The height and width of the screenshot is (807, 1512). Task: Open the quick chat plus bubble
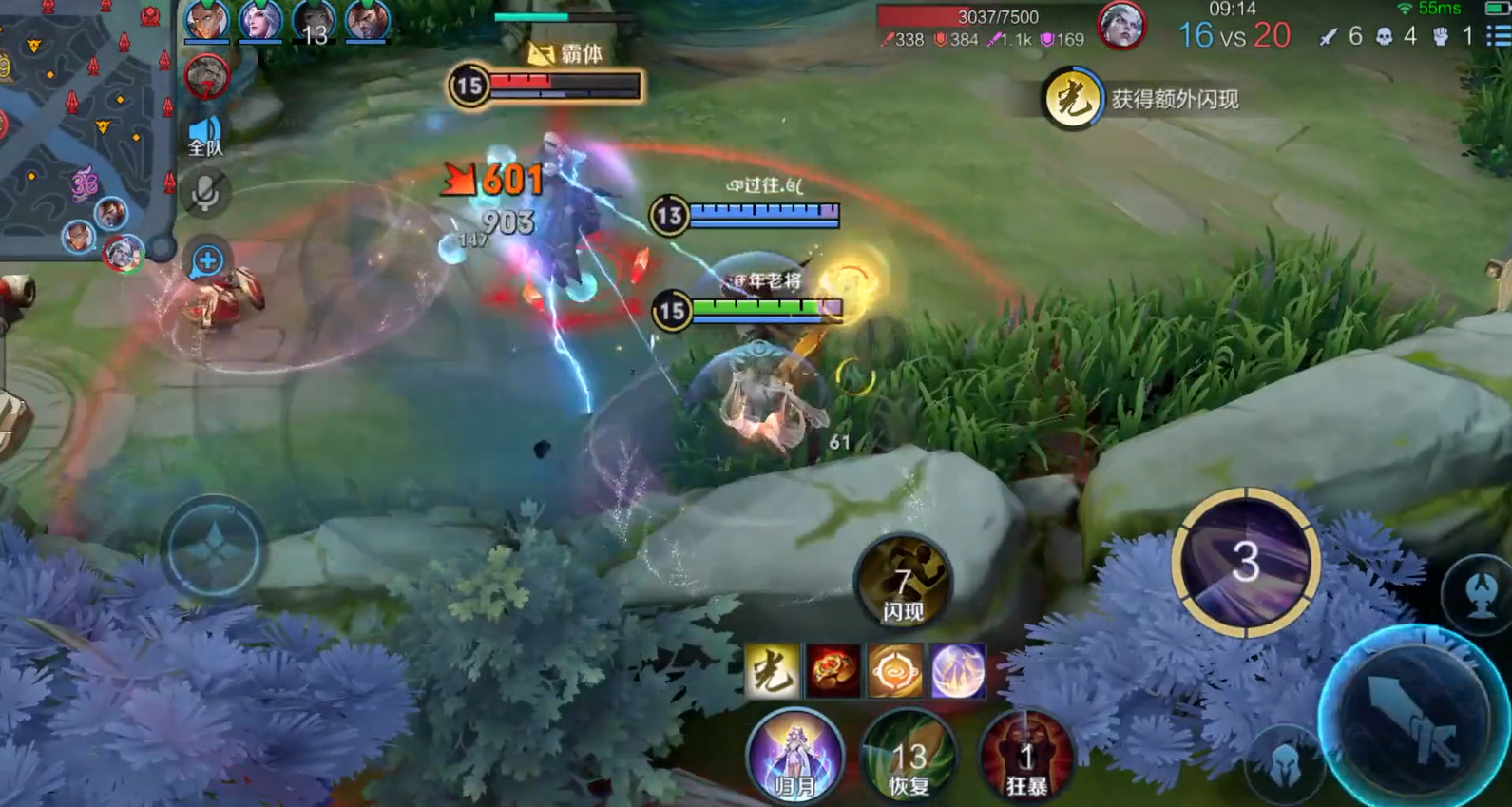(x=207, y=260)
